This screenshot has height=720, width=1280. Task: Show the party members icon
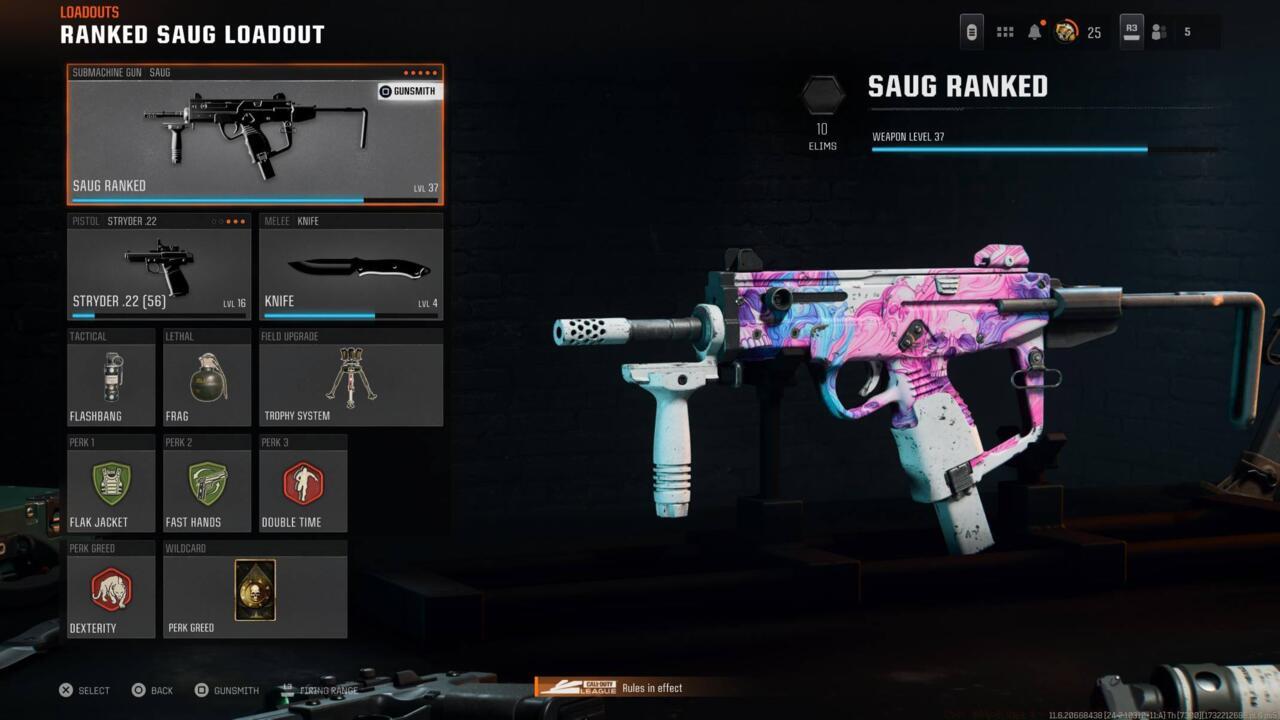tap(1159, 32)
